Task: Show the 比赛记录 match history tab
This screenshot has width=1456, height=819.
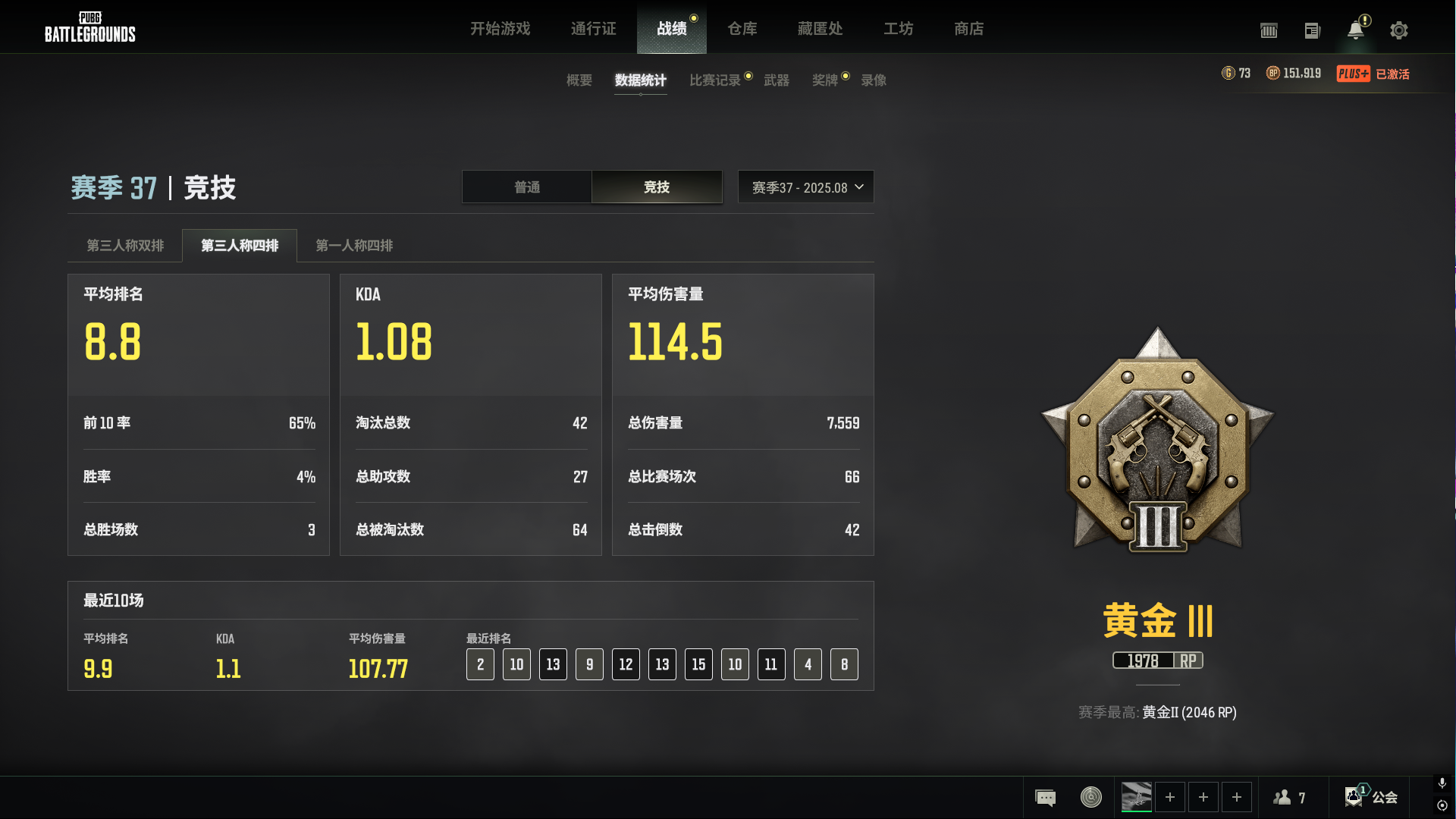Action: 714,80
